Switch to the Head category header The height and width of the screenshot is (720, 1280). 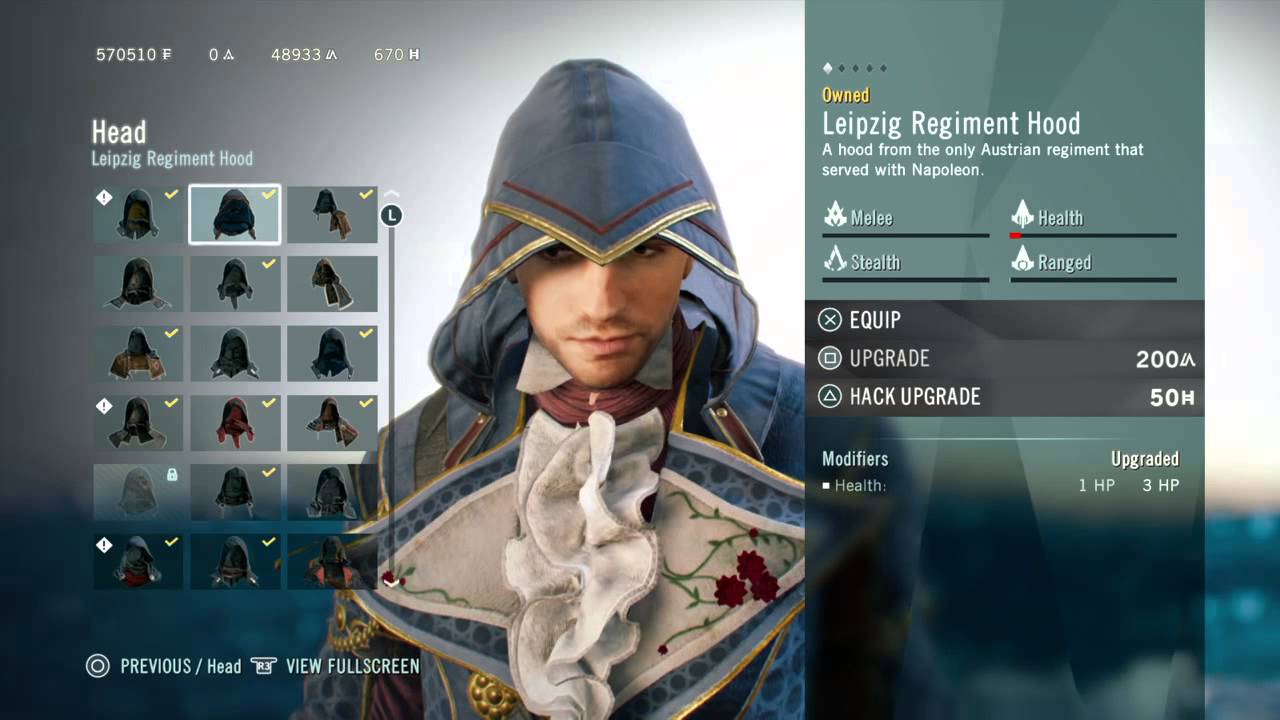pos(120,133)
